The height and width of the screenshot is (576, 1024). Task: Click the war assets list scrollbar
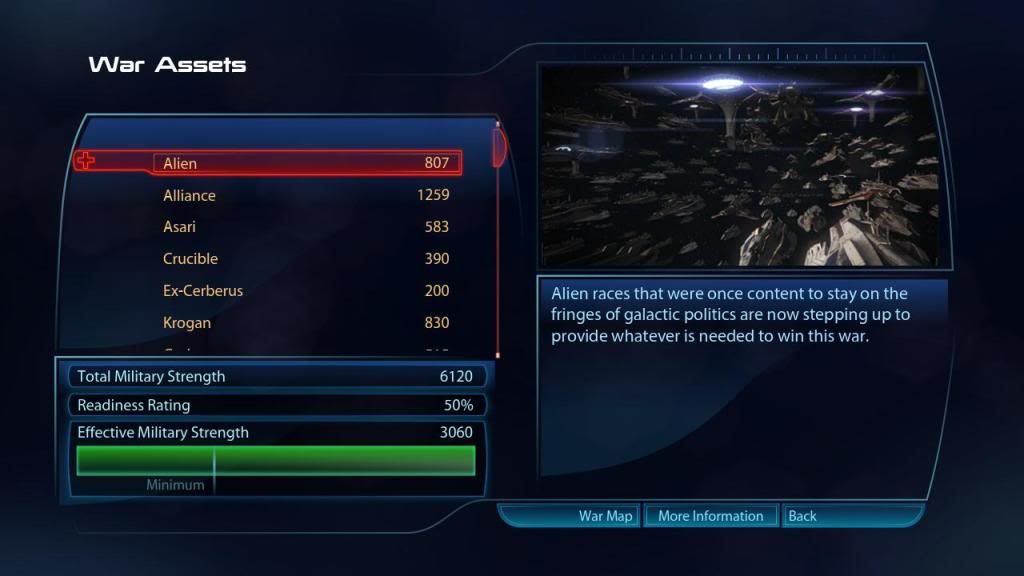click(x=498, y=145)
